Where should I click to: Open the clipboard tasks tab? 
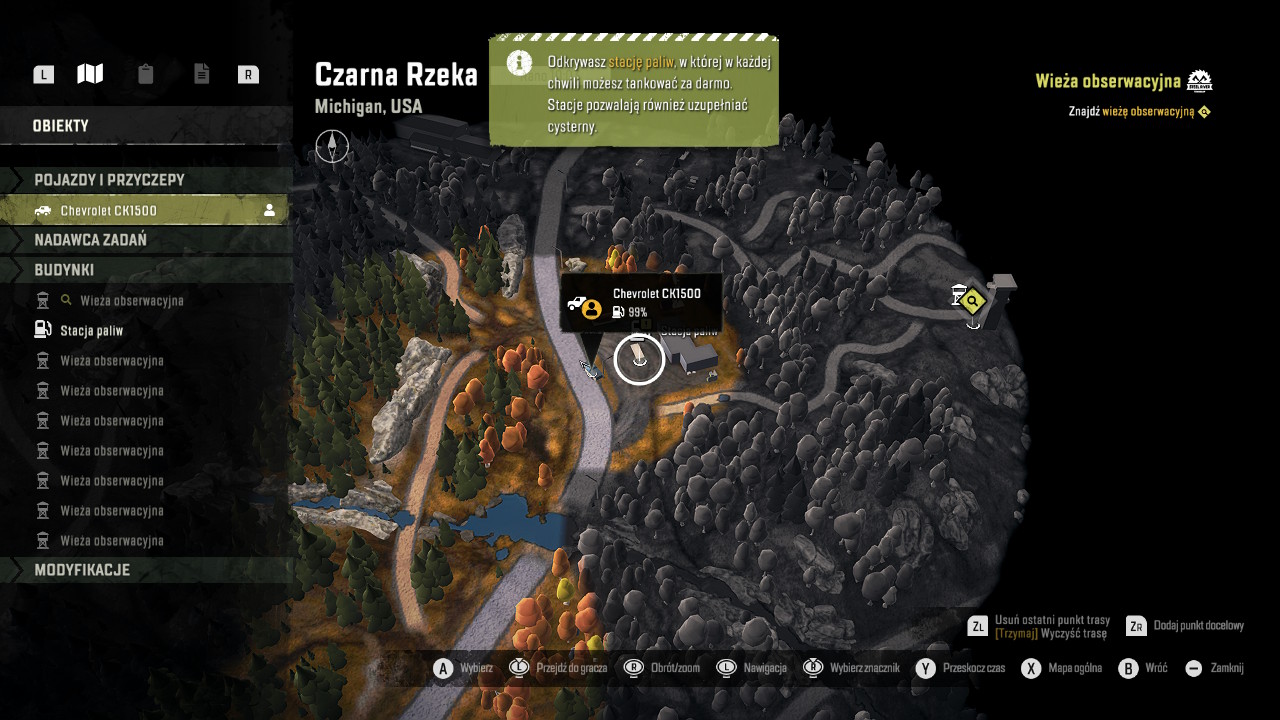point(146,74)
